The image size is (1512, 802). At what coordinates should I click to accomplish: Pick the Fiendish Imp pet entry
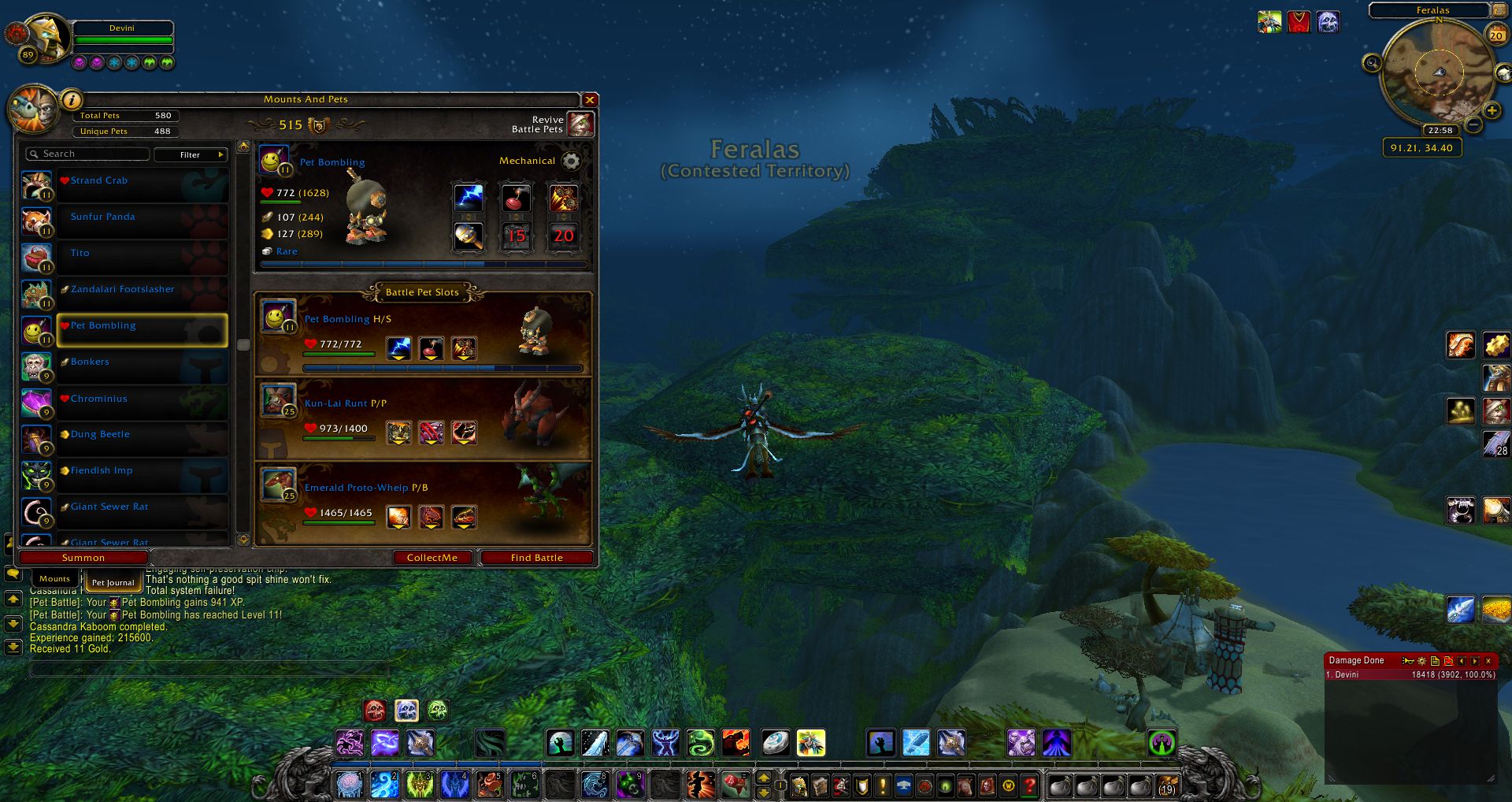click(142, 471)
